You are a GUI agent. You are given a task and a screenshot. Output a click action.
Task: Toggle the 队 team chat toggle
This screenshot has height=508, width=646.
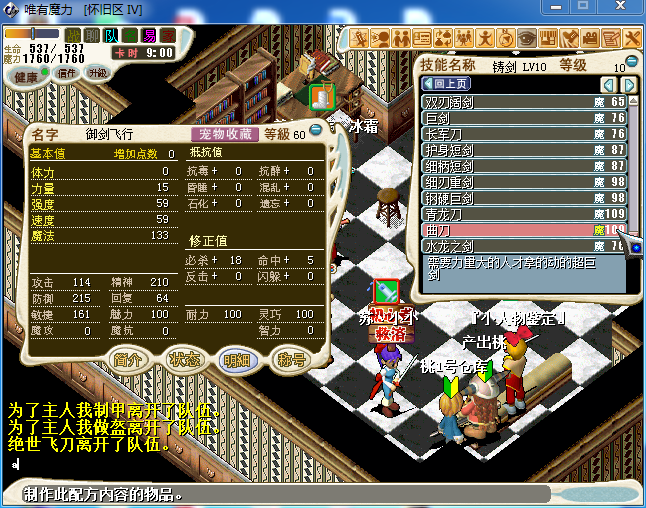(111, 36)
